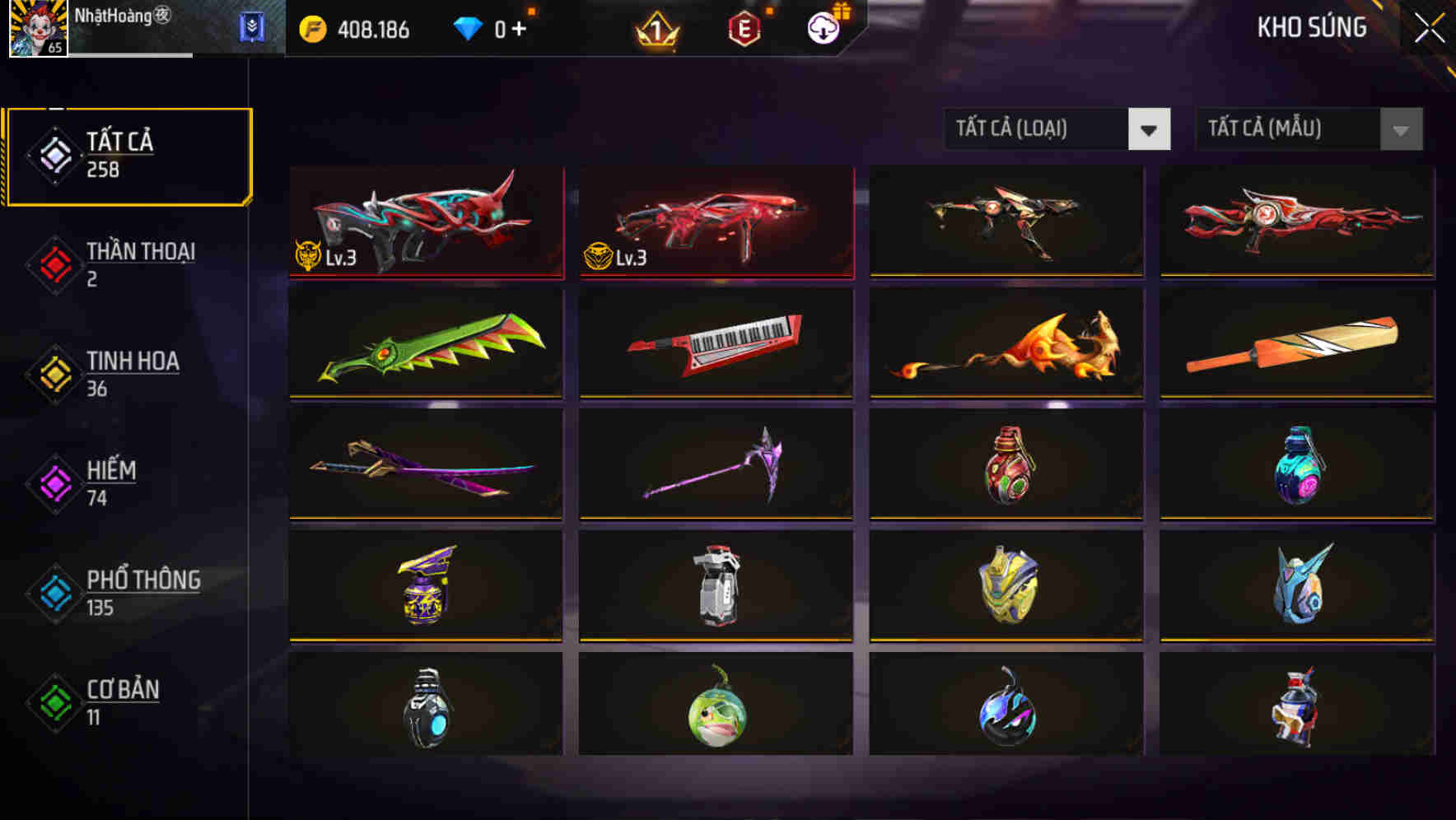Open the rank crown badge showing 1

tap(653, 30)
